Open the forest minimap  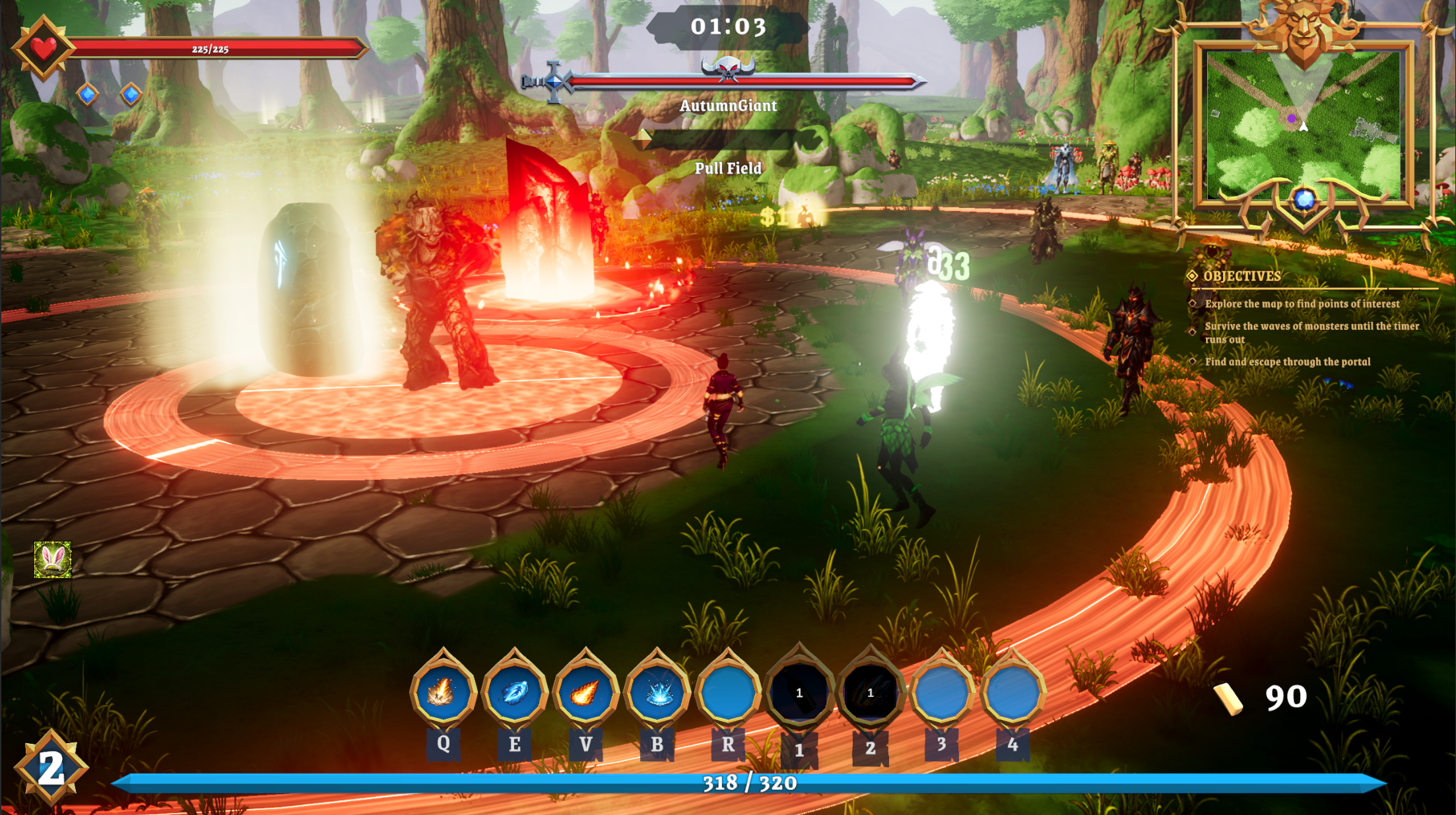[1303, 125]
